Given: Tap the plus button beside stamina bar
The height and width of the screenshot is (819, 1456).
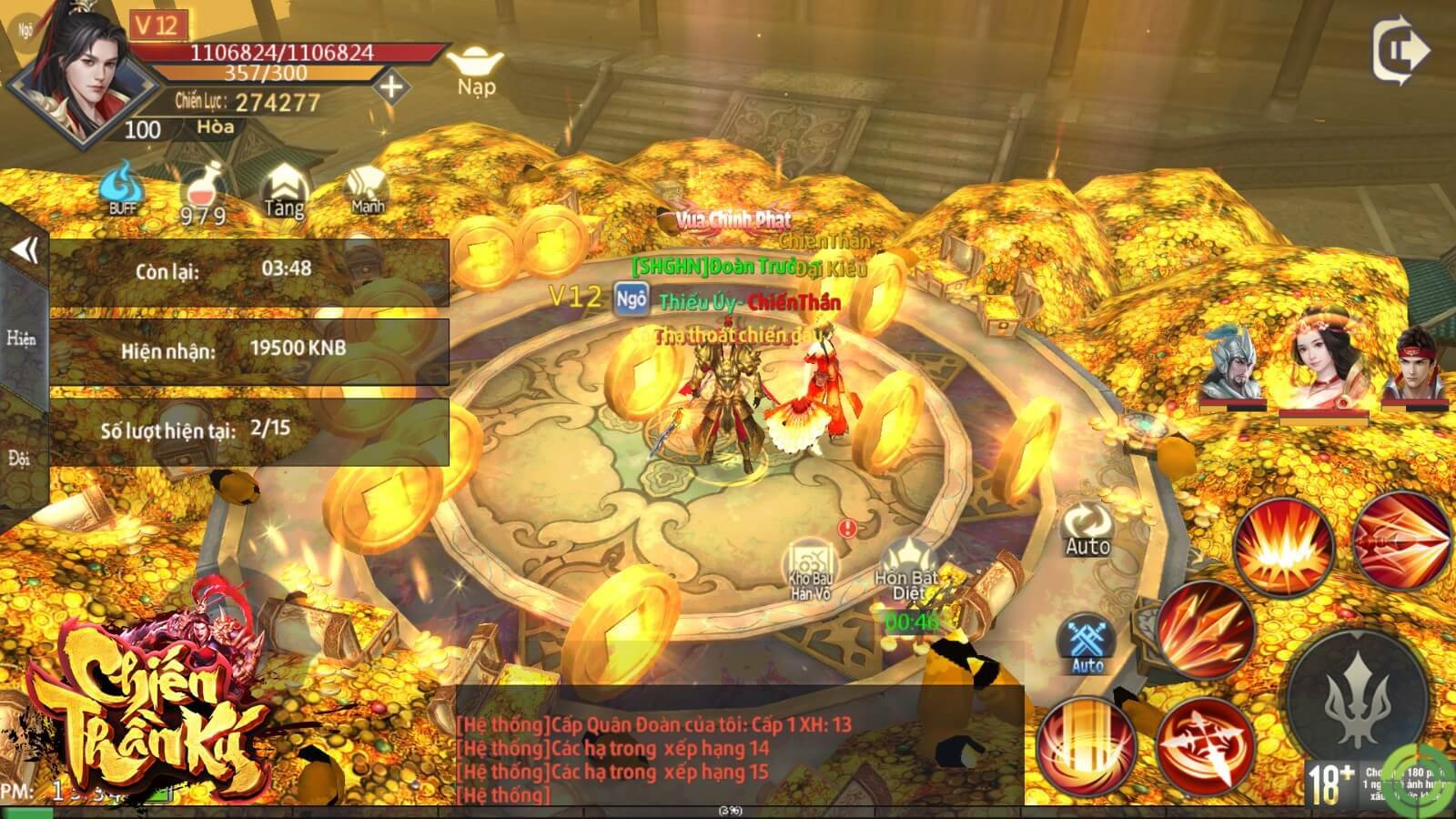Looking at the screenshot, I should pyautogui.click(x=391, y=87).
